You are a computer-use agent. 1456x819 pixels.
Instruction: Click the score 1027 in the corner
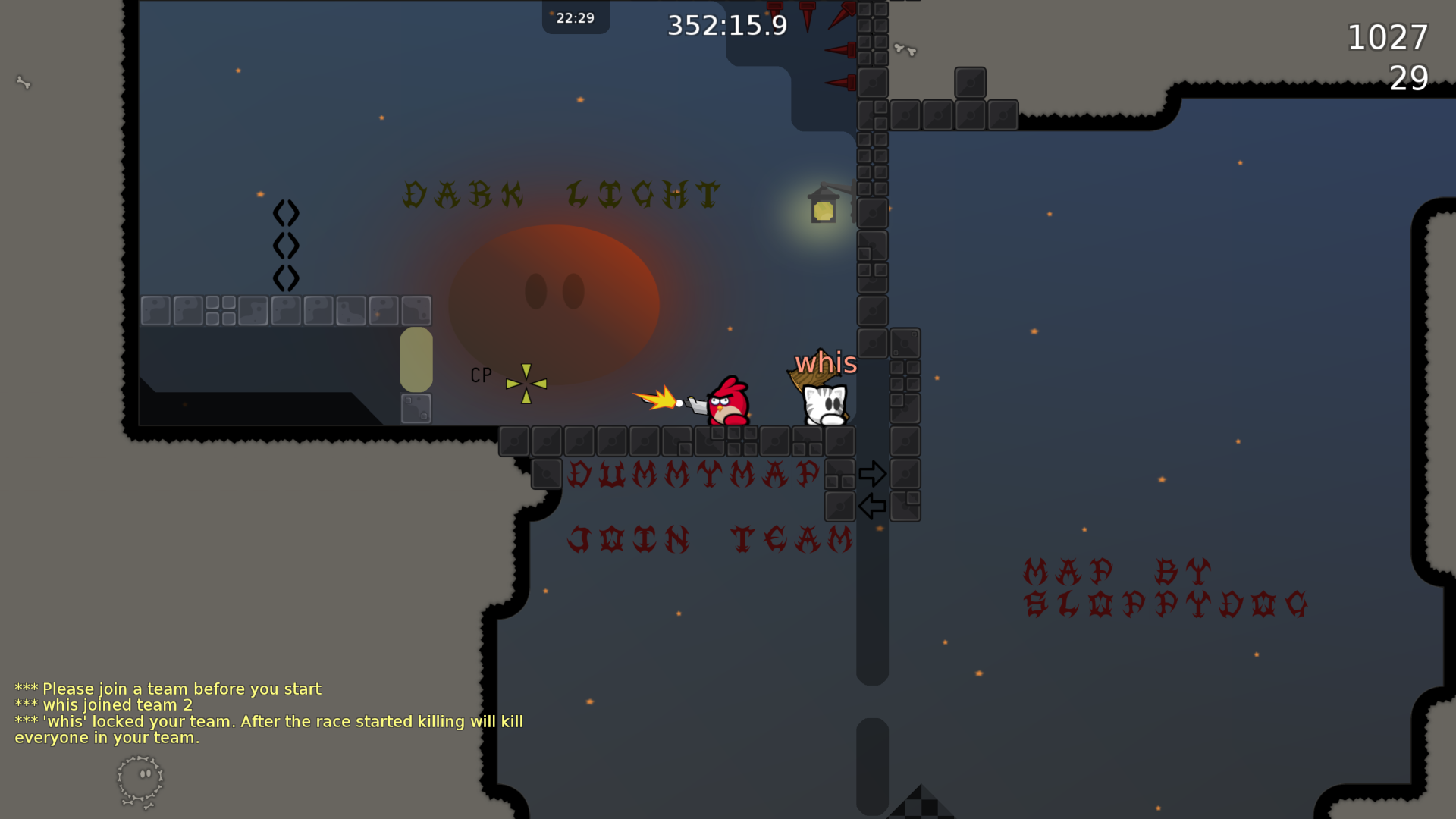pyautogui.click(x=1387, y=37)
